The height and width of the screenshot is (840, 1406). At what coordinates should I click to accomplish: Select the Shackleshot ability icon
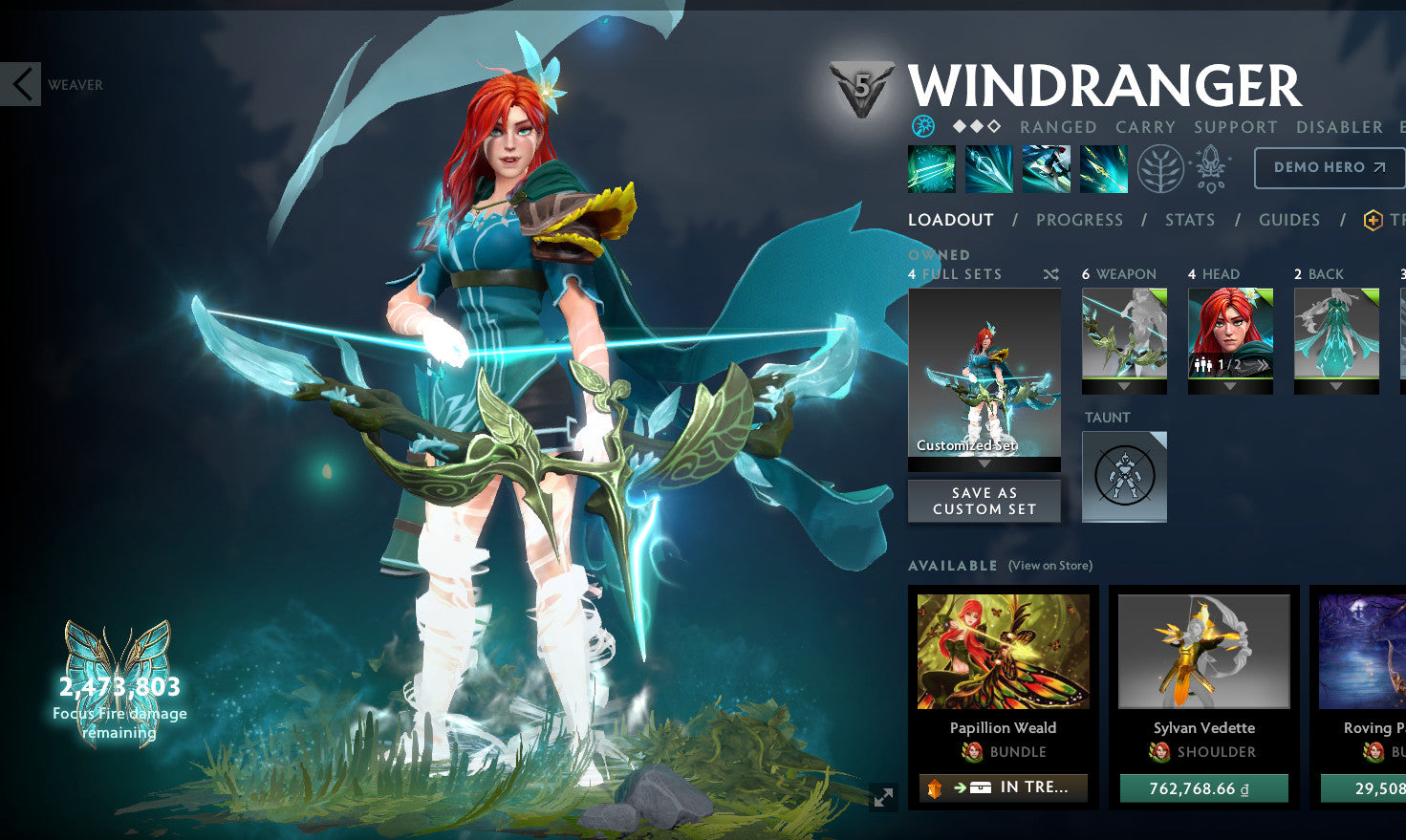pyautogui.click(x=931, y=169)
